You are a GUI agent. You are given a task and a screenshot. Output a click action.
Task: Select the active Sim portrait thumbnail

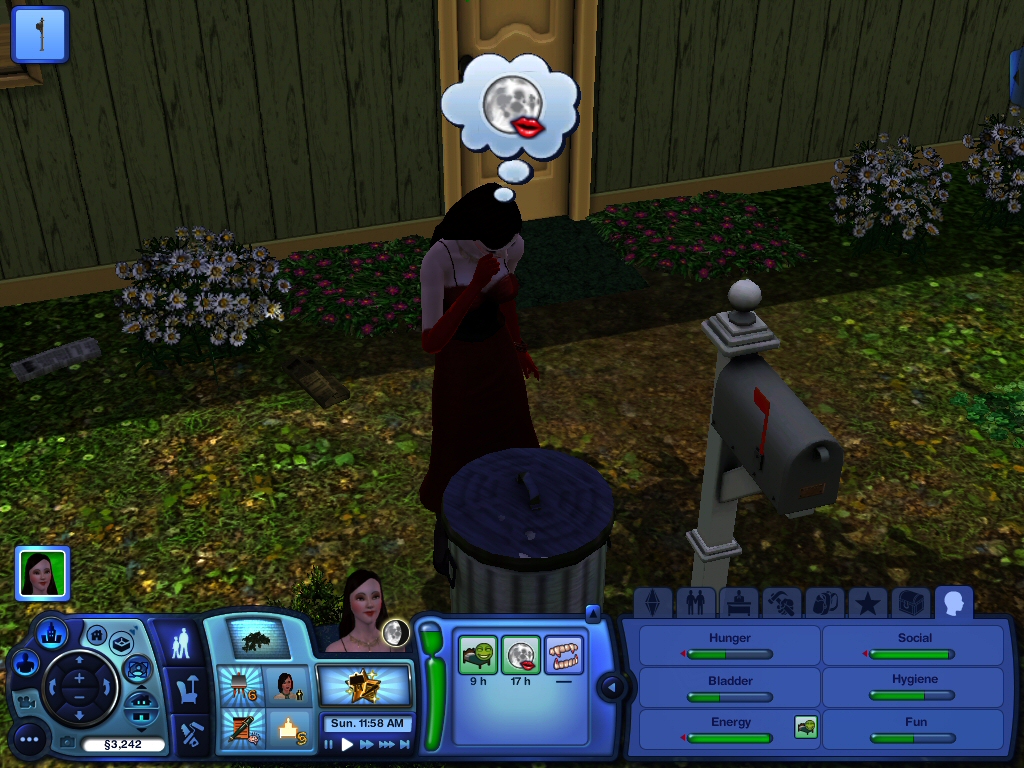click(42, 573)
